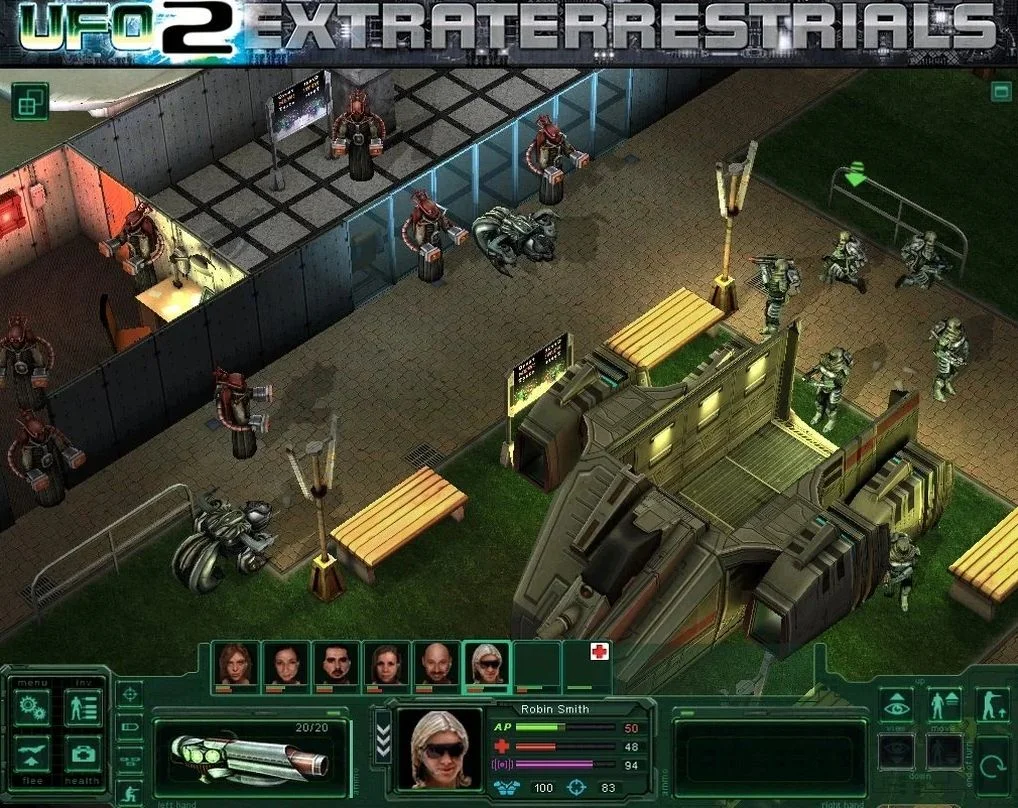
Task: End the current turn
Action: 992,766
